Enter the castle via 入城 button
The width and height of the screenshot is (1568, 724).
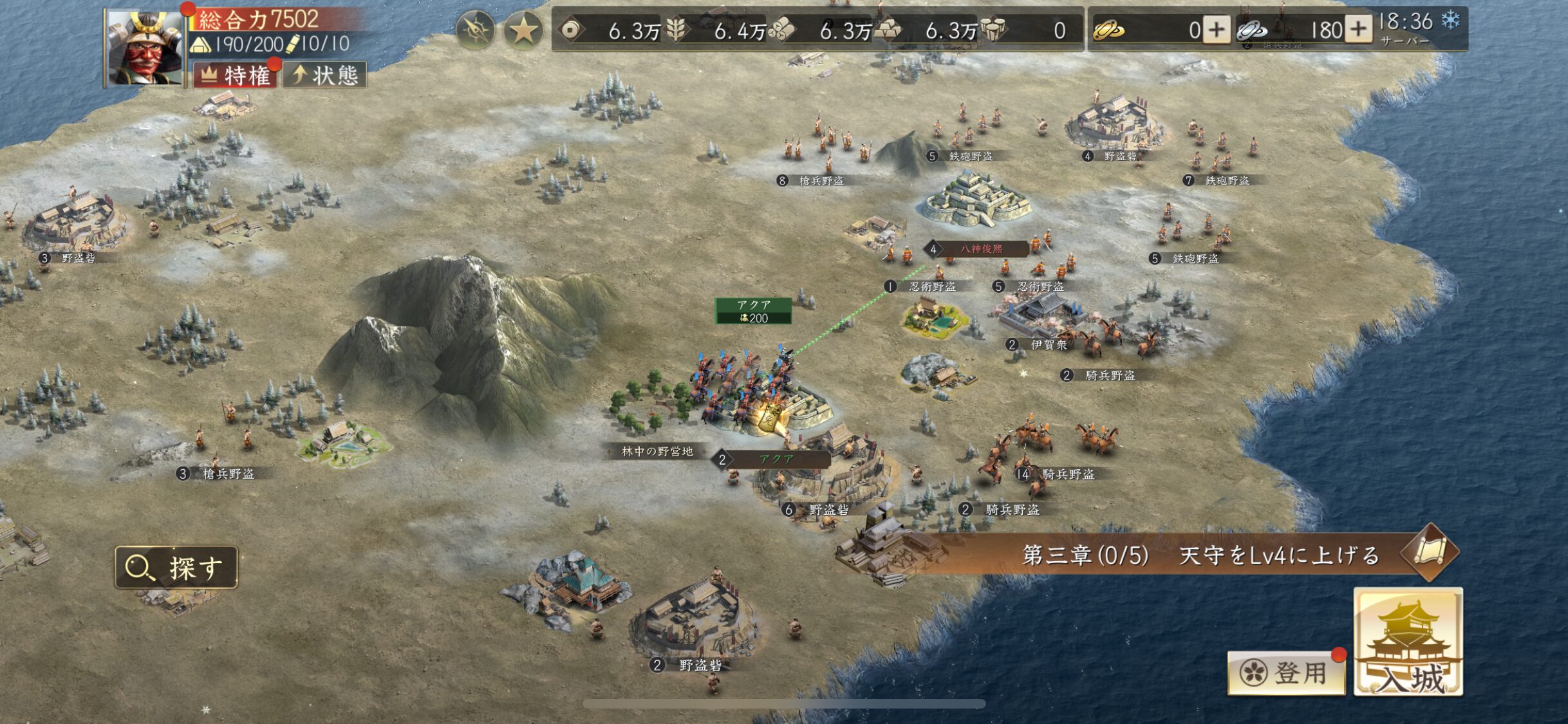point(1408,642)
